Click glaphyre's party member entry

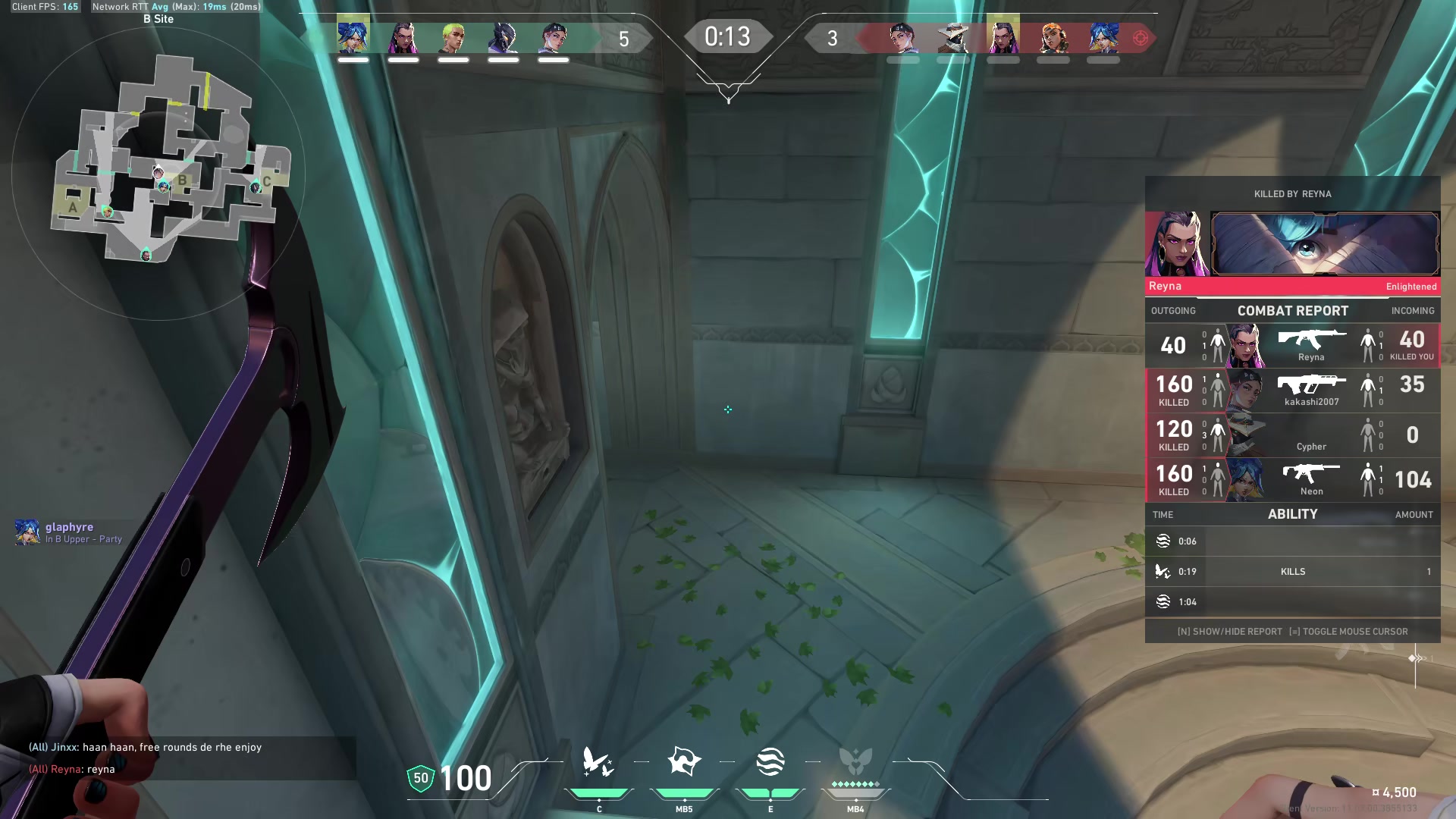tap(69, 532)
